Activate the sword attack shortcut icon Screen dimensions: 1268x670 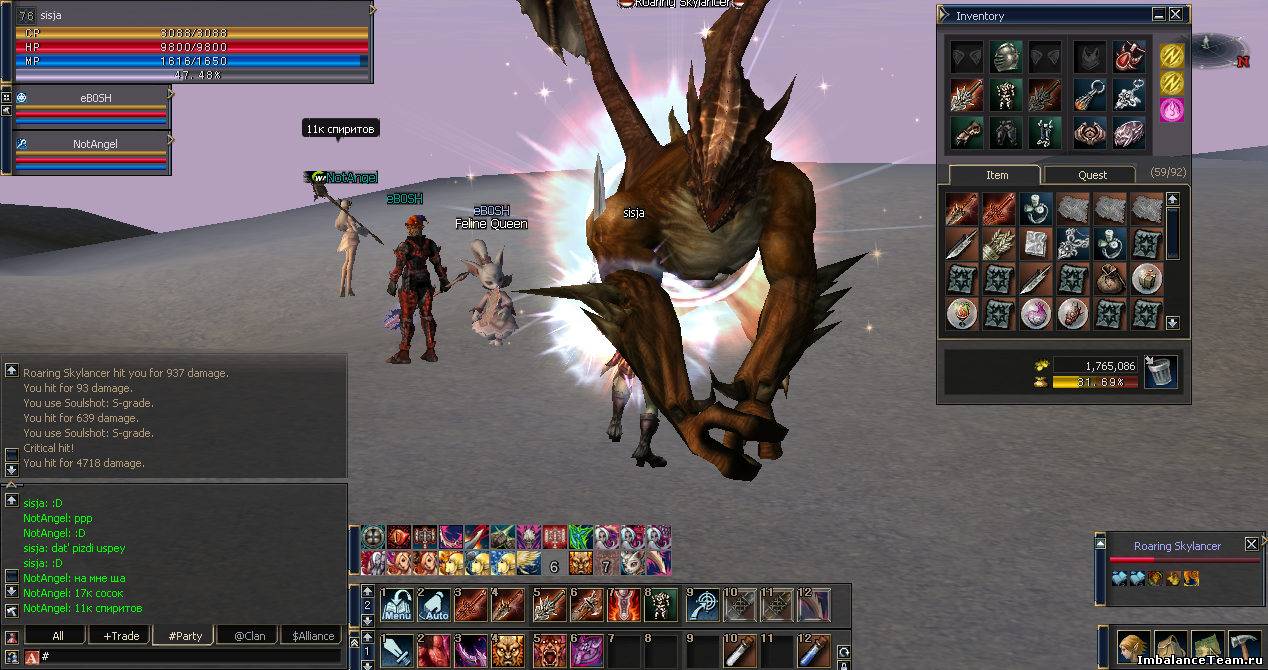coord(398,651)
